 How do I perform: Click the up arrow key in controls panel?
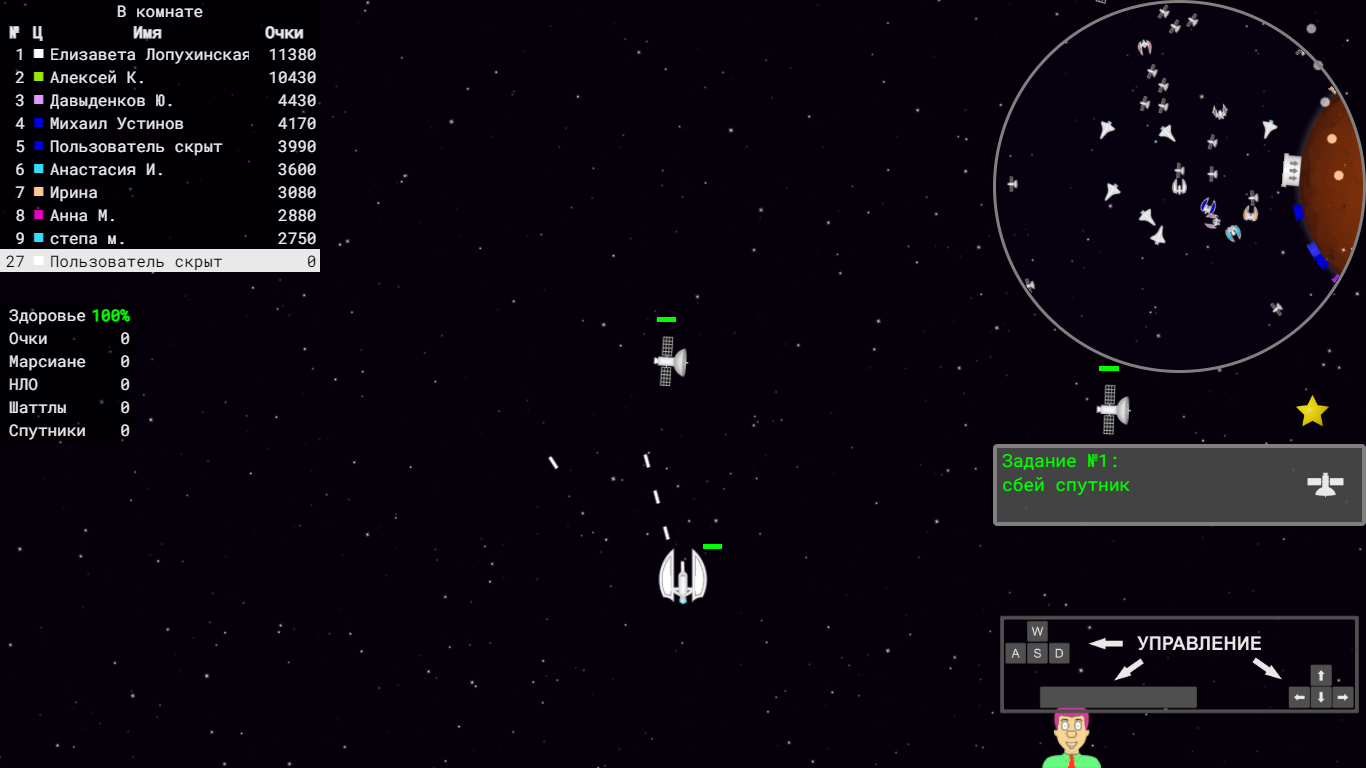[1320, 674]
